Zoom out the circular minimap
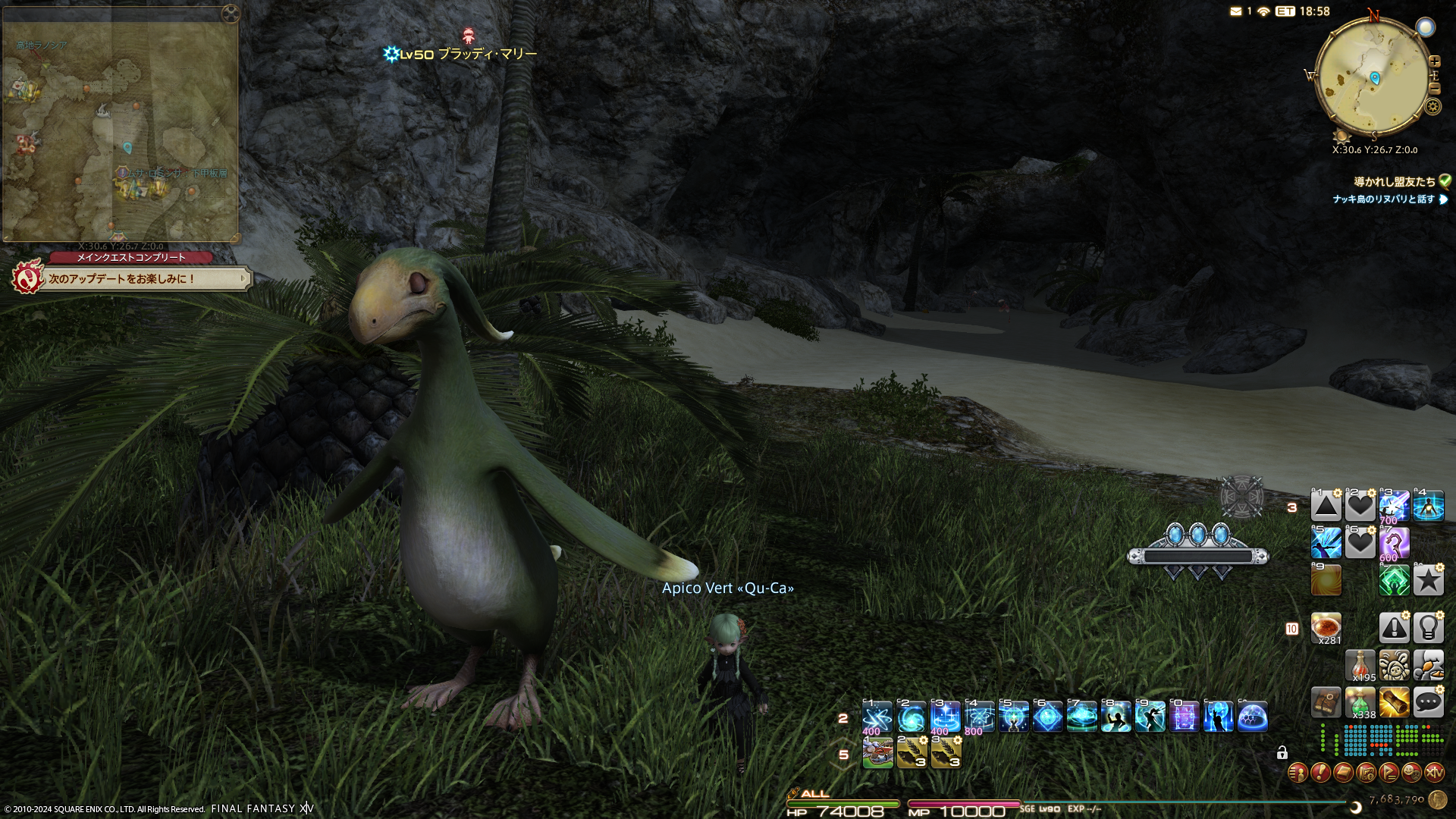This screenshot has width=1456, height=819. click(x=1435, y=89)
